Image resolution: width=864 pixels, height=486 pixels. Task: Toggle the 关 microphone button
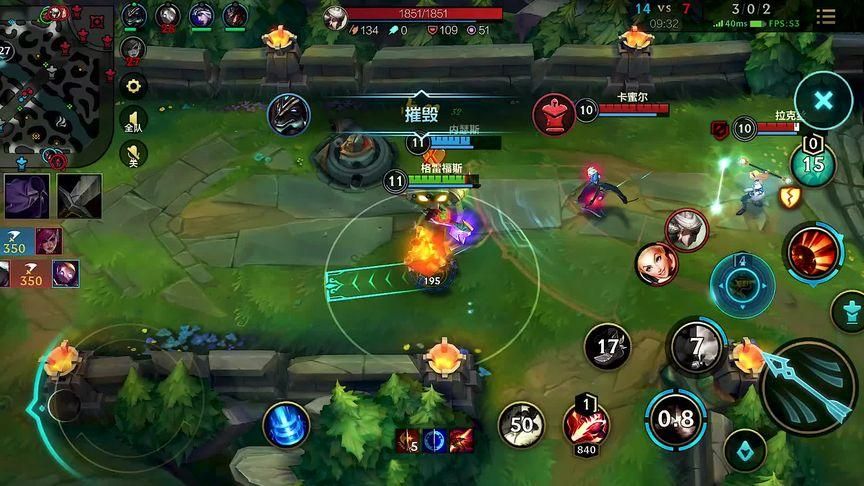pyautogui.click(x=132, y=154)
